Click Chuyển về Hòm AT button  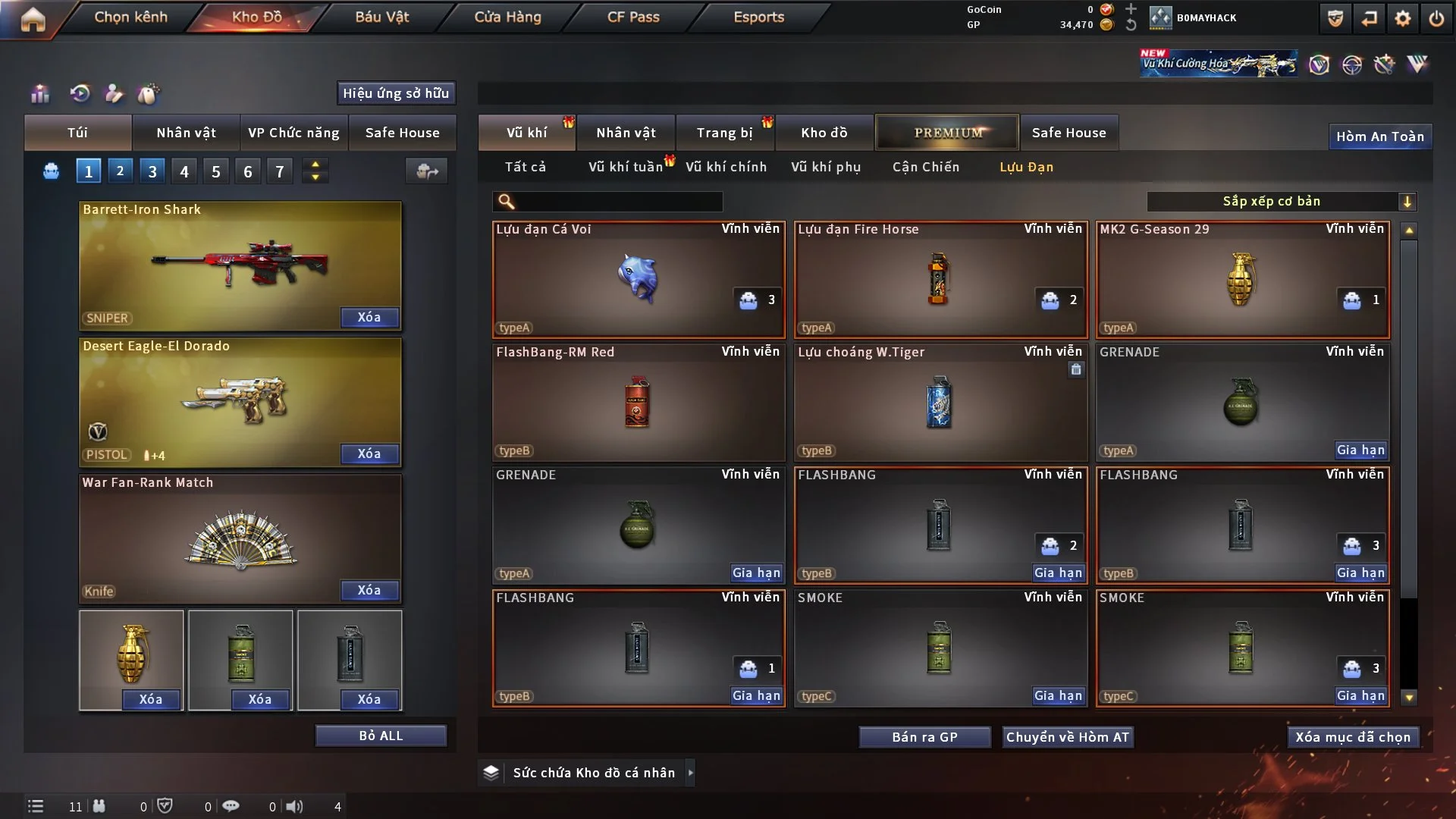click(x=1067, y=737)
